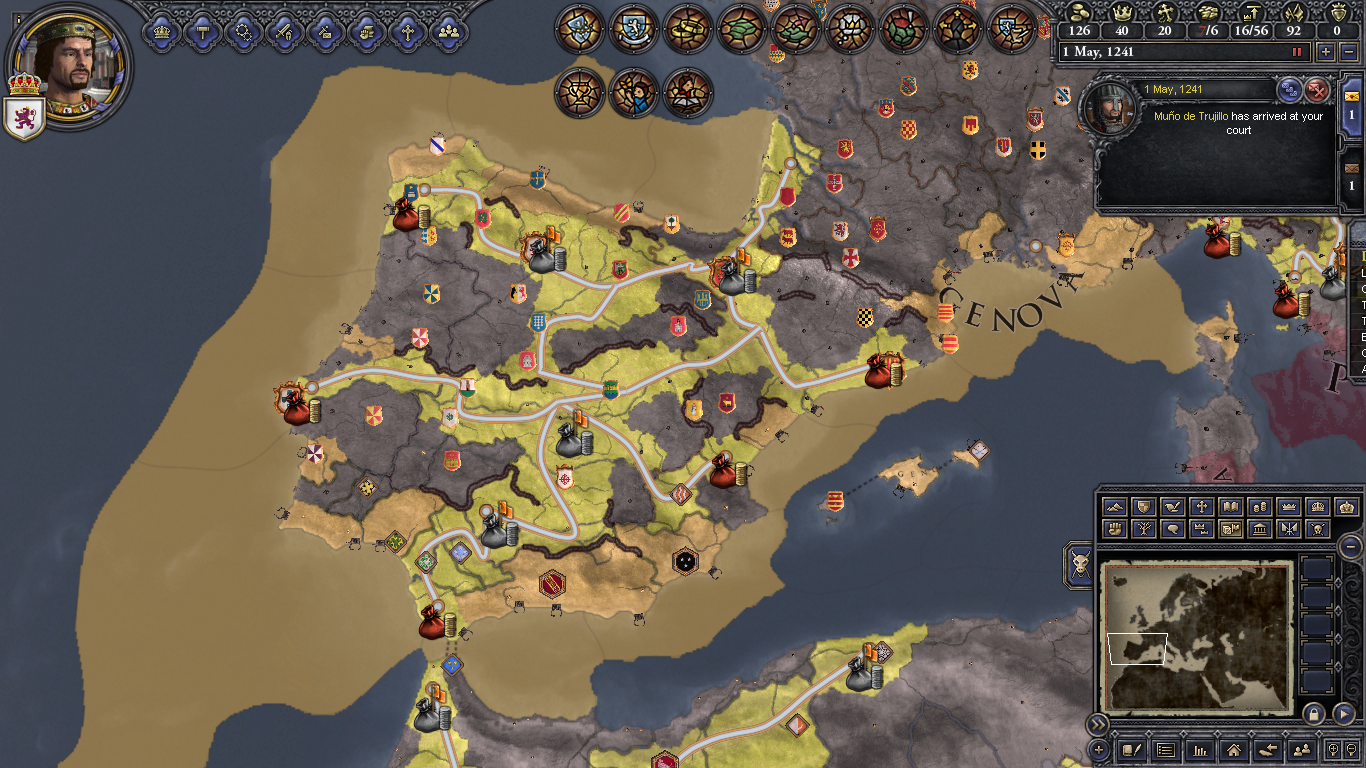The height and width of the screenshot is (768, 1366).
Task: Open the terrain map mode
Action: pos(1113,507)
